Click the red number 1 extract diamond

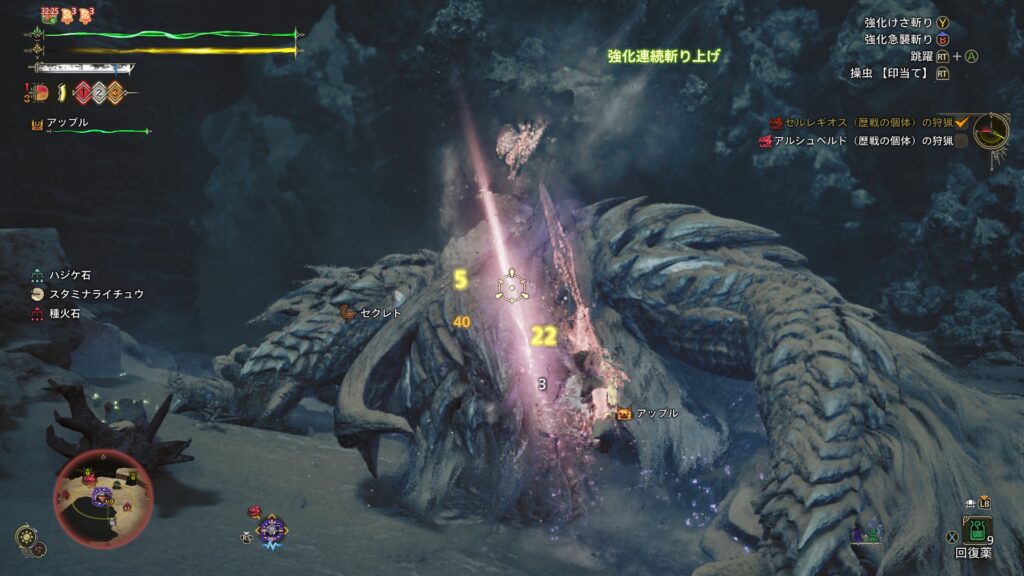click(82, 94)
